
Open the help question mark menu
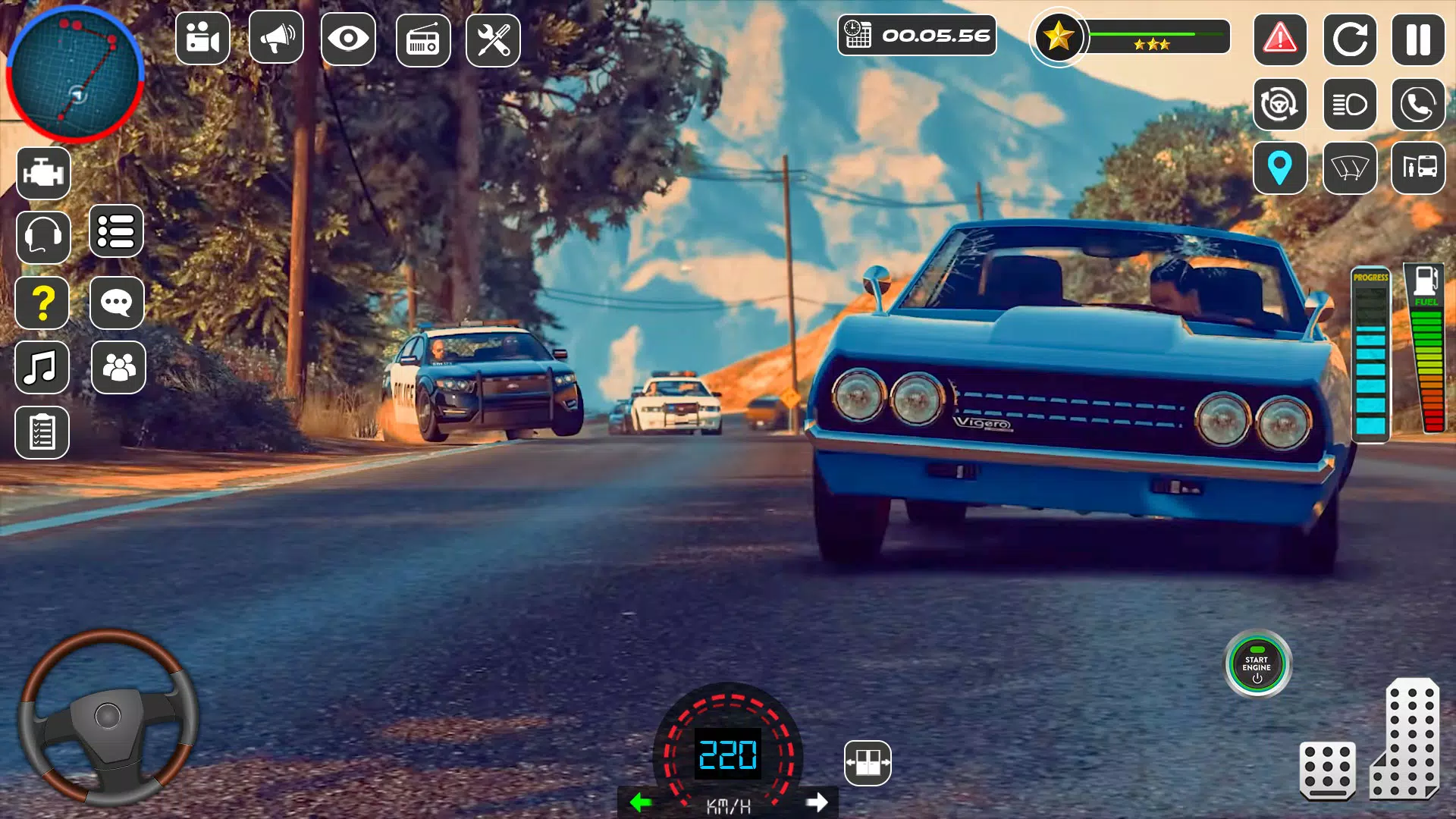(42, 303)
